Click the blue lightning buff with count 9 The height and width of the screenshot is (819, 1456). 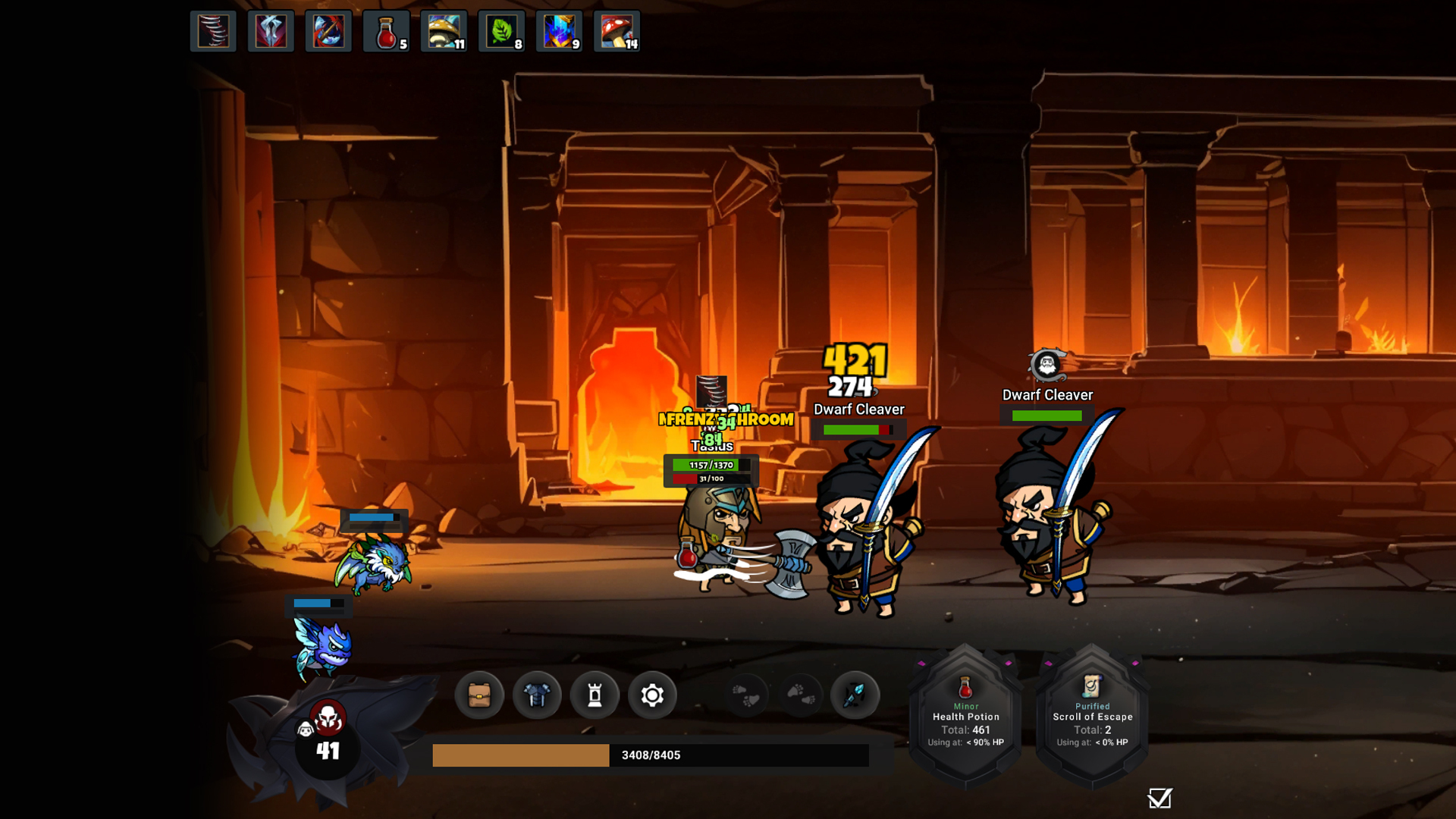coord(560,32)
